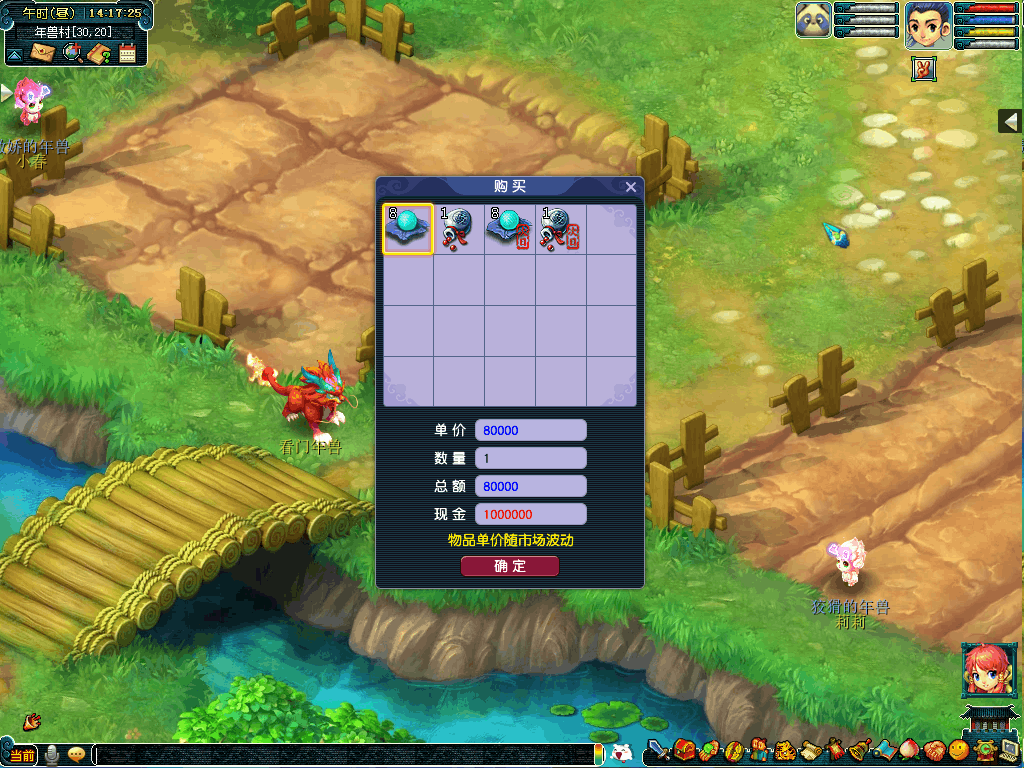Click the panda pet portrait
Viewport: 1024px width, 768px height.
coord(814,21)
